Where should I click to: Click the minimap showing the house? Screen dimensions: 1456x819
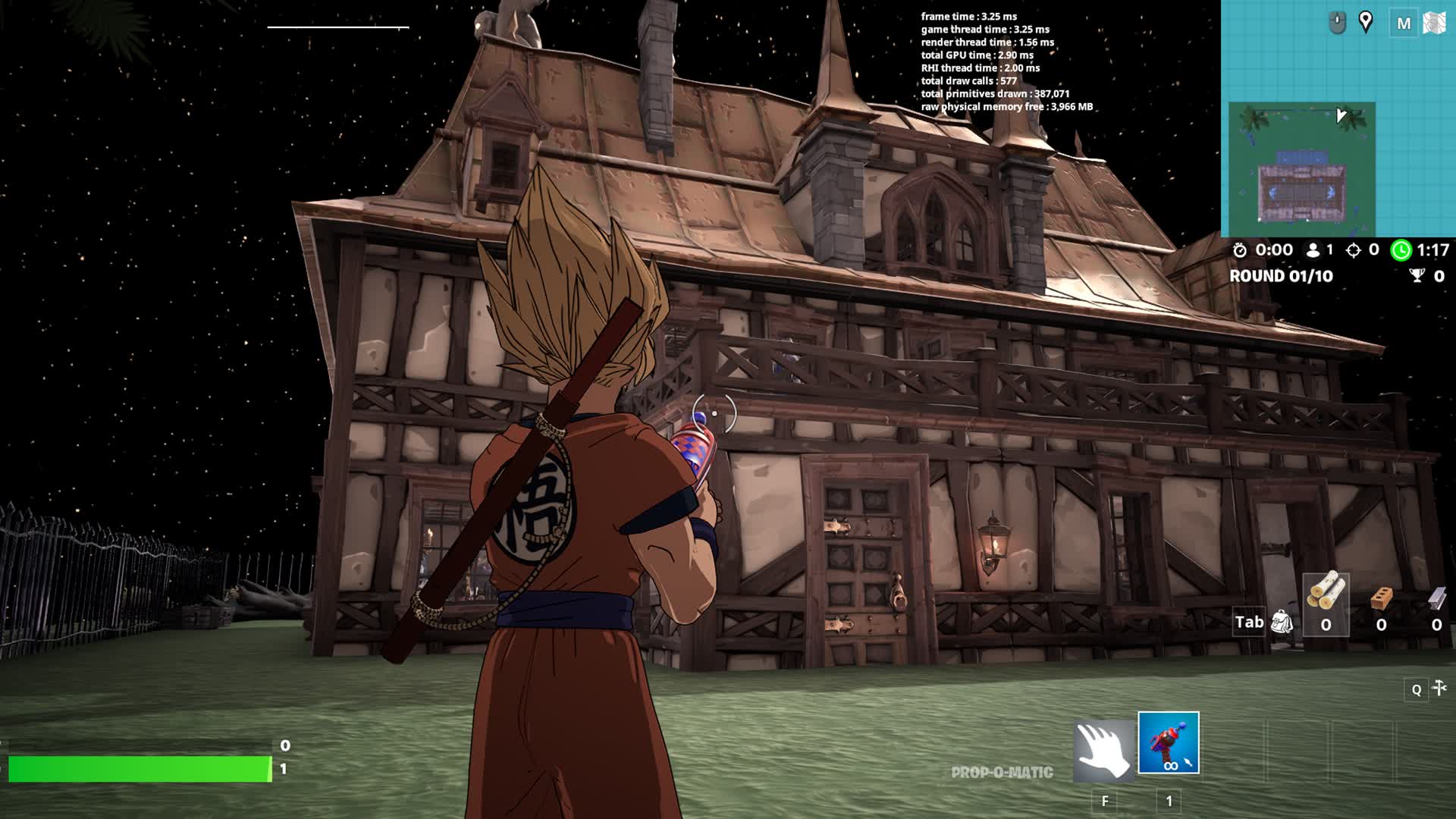click(x=1301, y=168)
